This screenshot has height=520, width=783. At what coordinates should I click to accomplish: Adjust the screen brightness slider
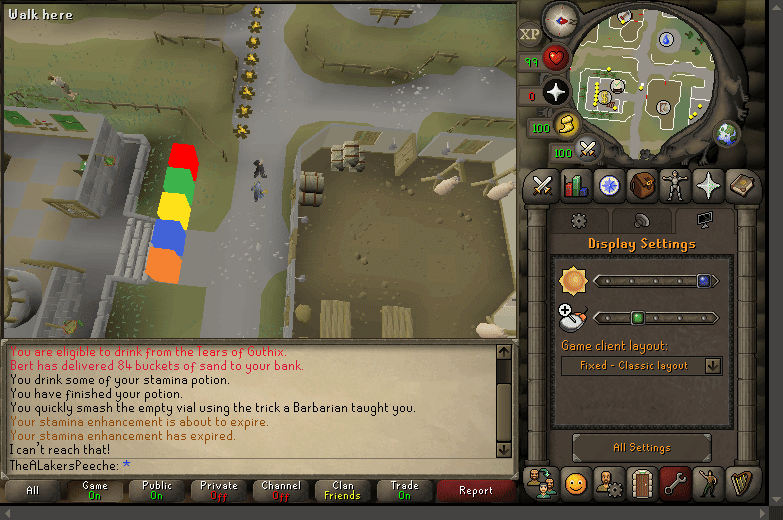(656, 282)
